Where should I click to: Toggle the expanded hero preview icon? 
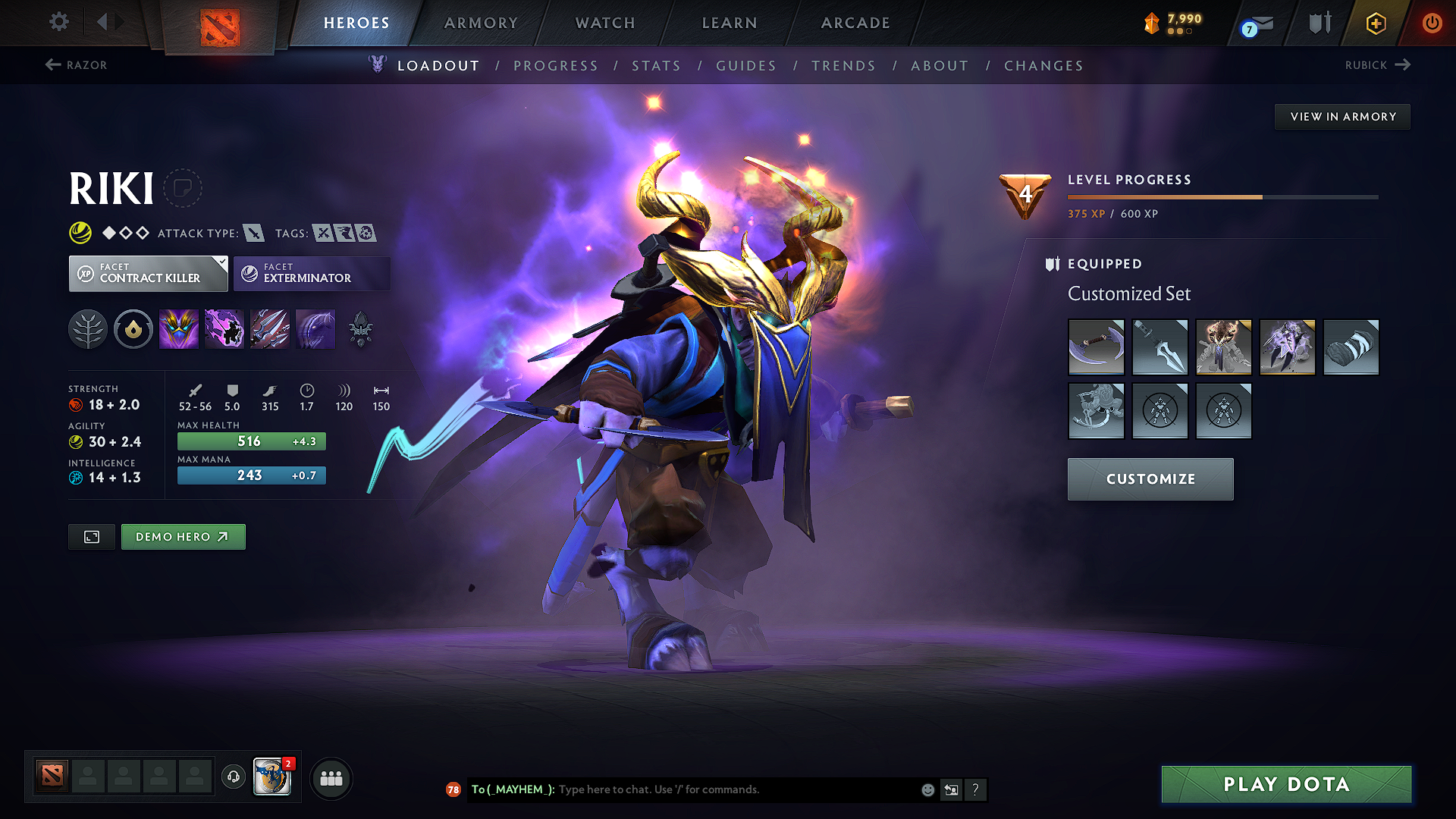(91, 536)
